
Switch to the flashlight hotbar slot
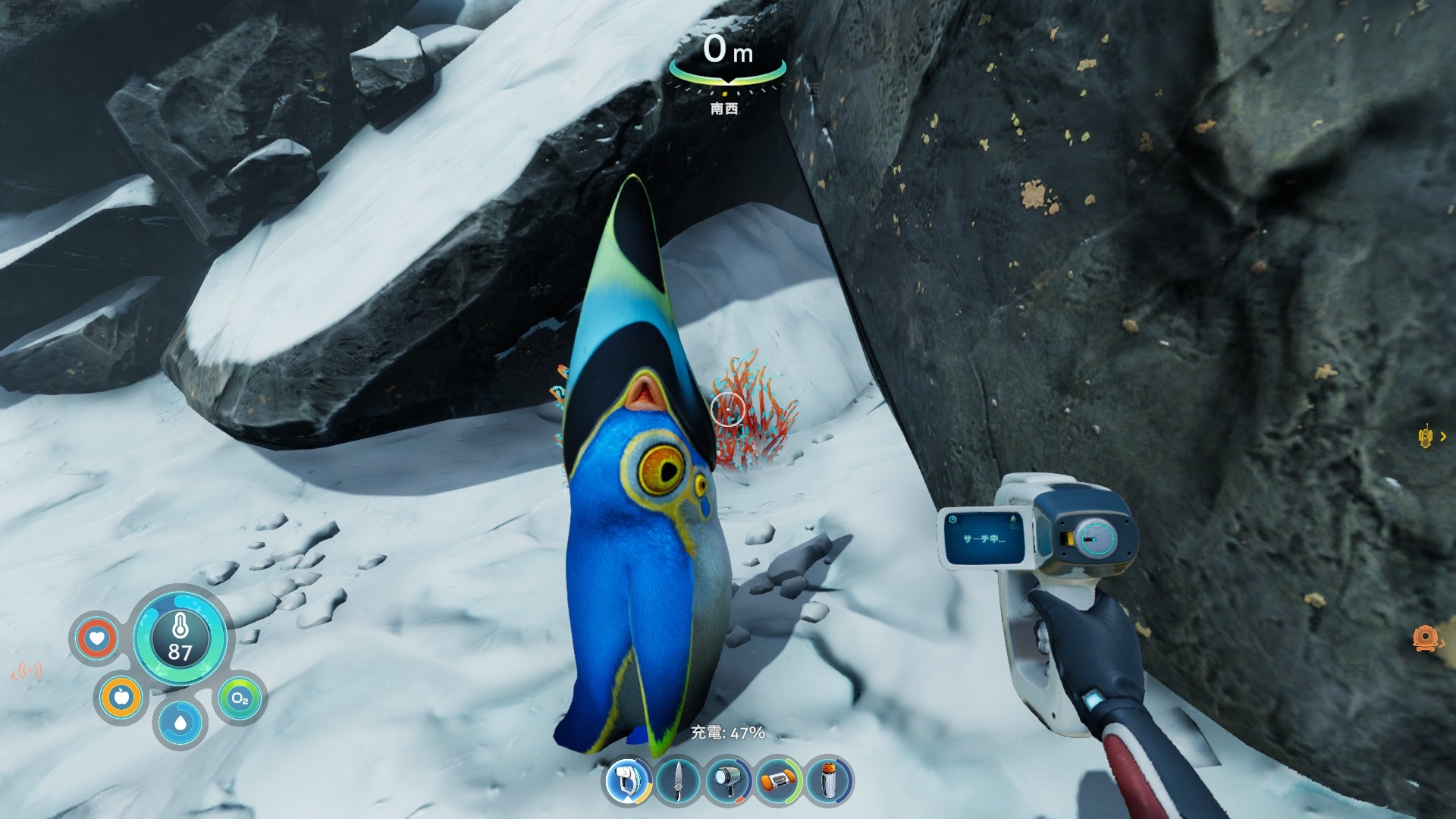pos(728,781)
